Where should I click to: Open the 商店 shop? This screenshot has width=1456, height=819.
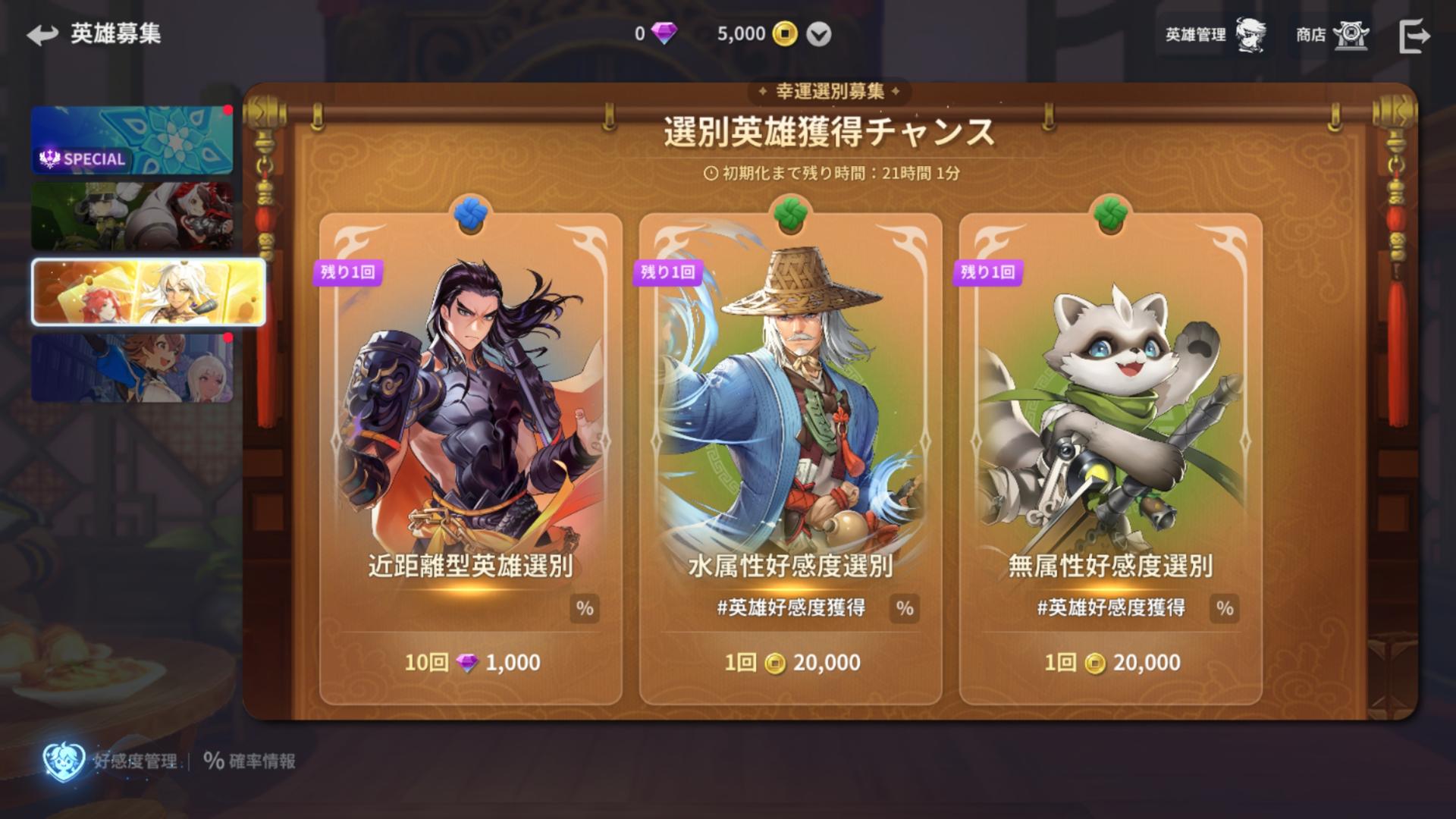click(x=1331, y=35)
